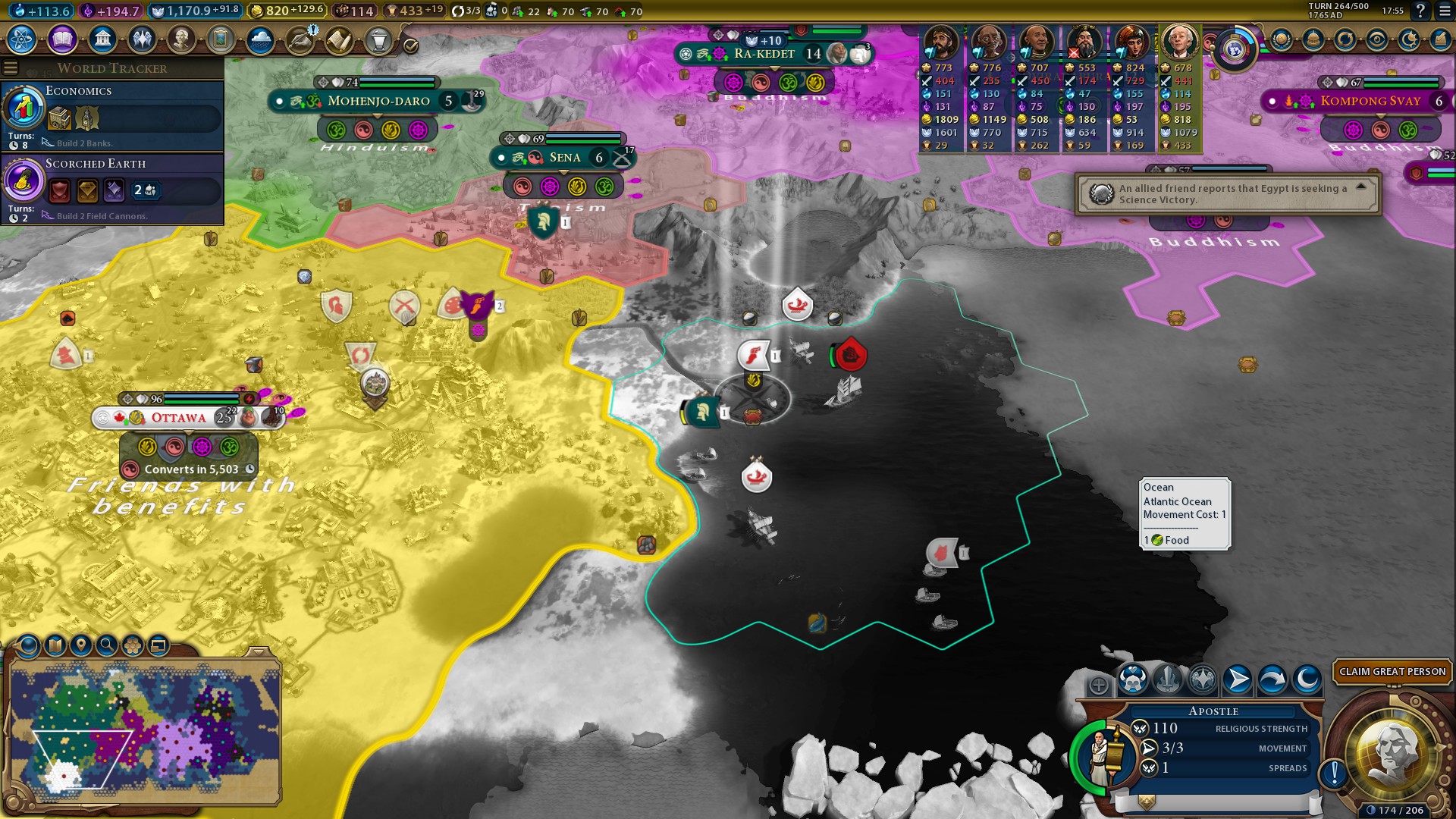The width and height of the screenshot is (1456, 819).
Task: Open the Great People bust icon
Action: [x=181, y=39]
